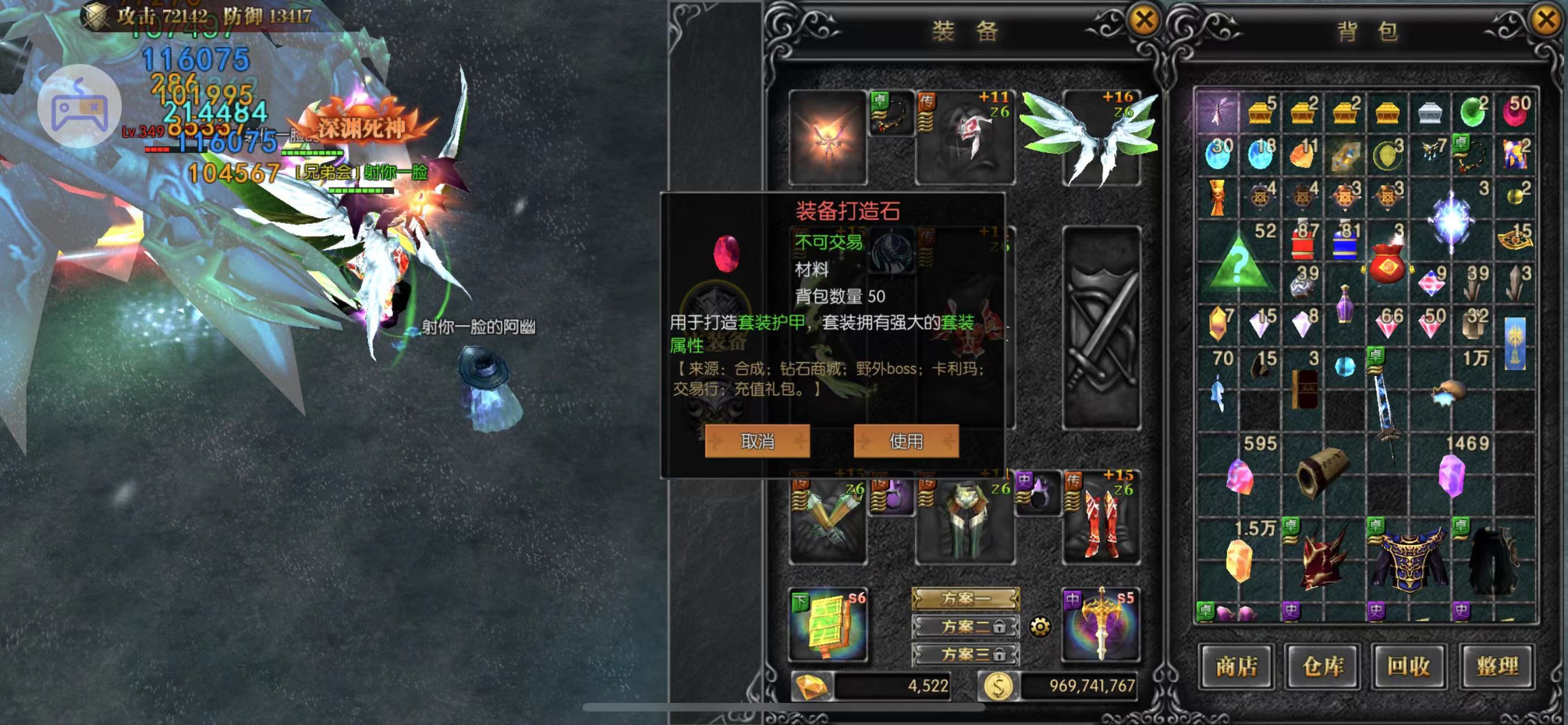This screenshot has height=725, width=1568.
Task: Cancel the item tooltip with 取消
Action: 757,441
